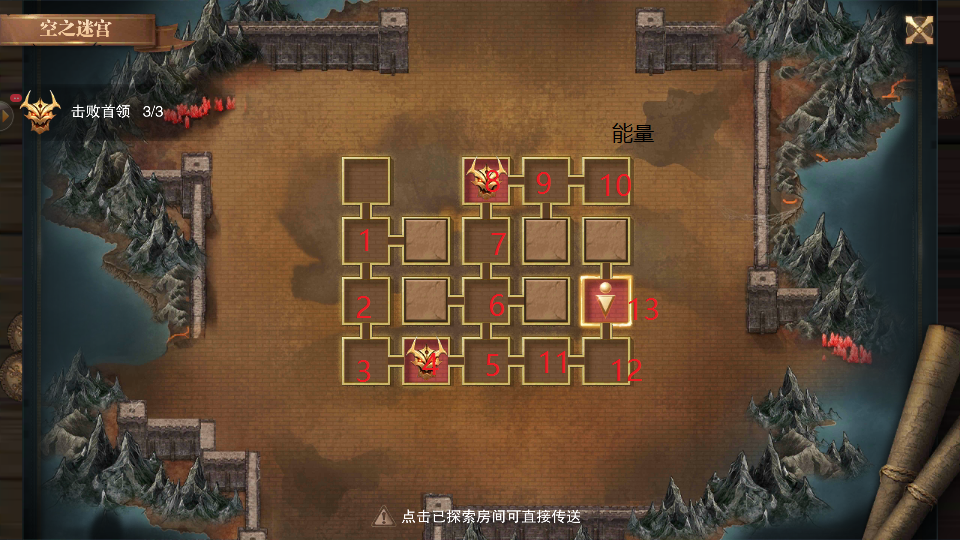Close the maze map screen
Screen dimensions: 960x540
(x=919, y=30)
